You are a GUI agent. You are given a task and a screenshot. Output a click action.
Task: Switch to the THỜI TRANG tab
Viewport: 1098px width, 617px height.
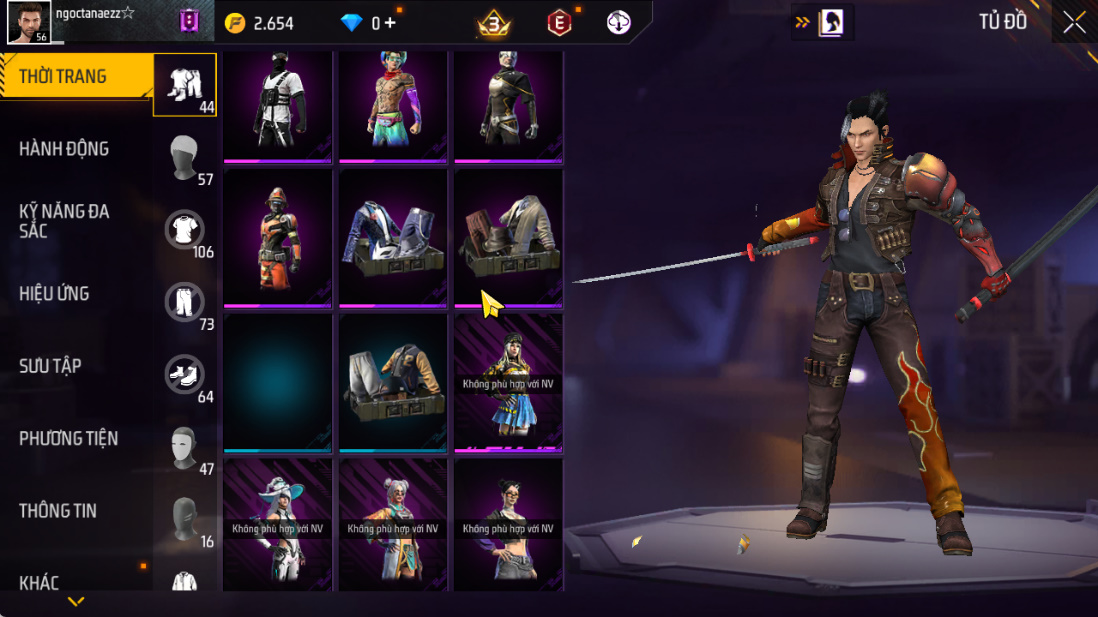click(65, 77)
